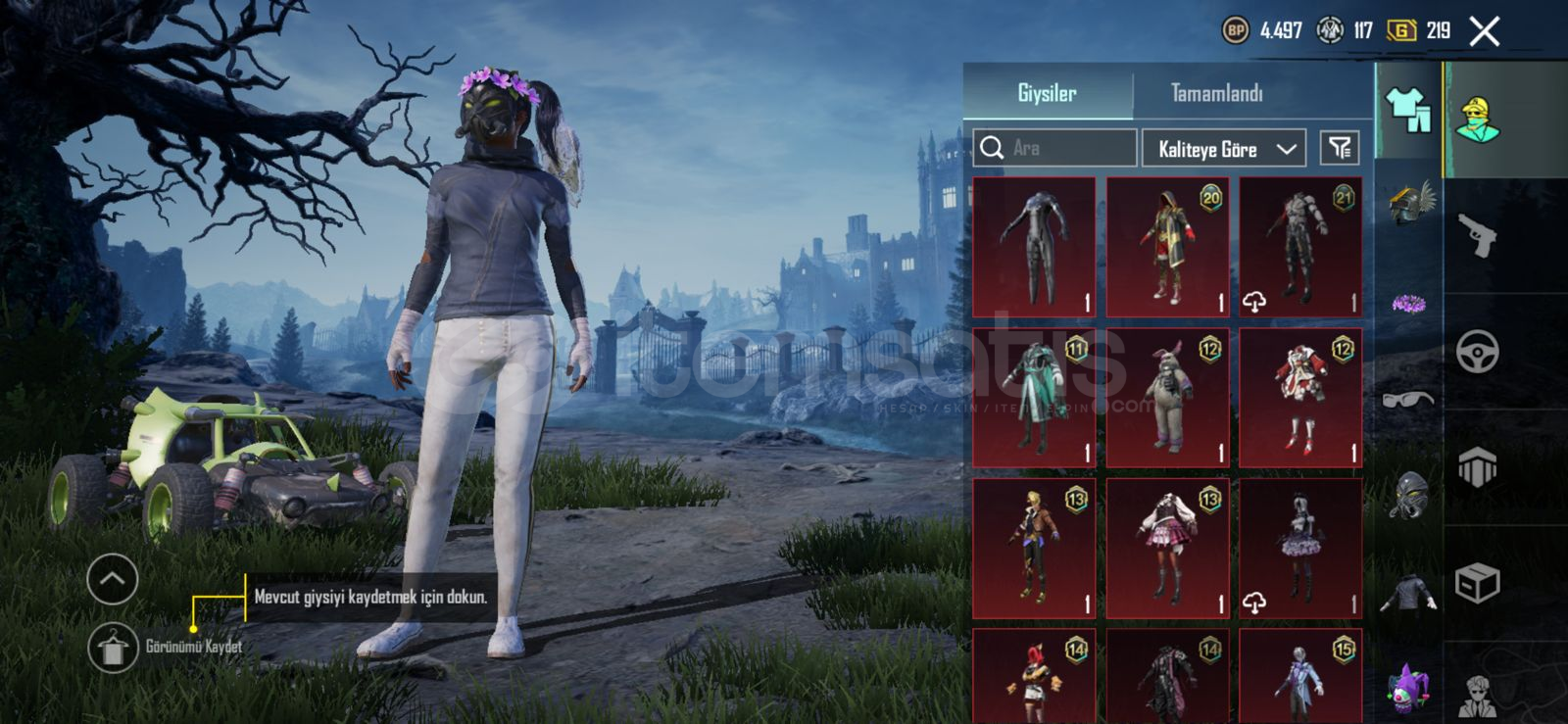Close the inventory with the X button
Screen dimensions: 1568x724
point(1484,32)
